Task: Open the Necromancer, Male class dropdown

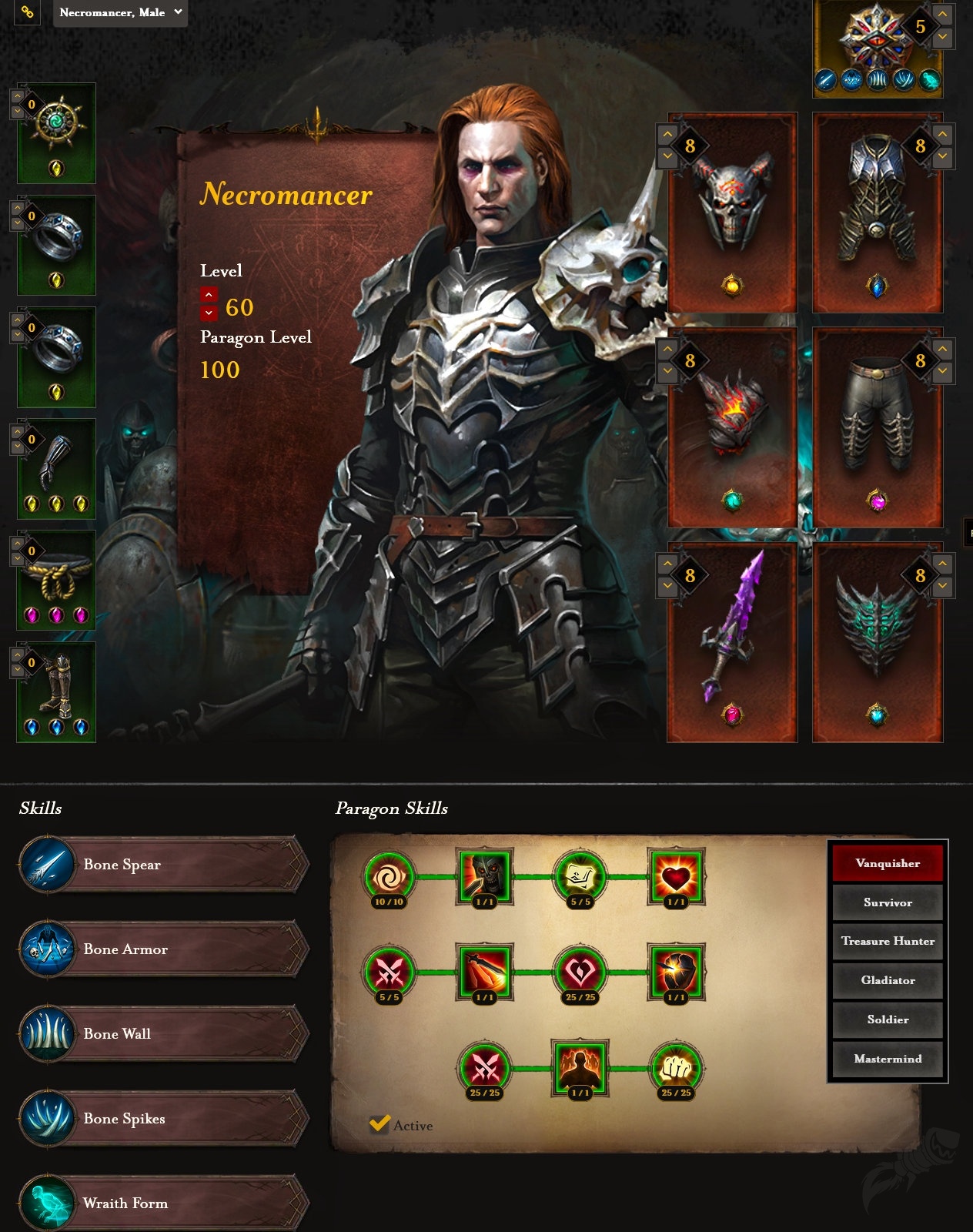Action: (x=120, y=12)
